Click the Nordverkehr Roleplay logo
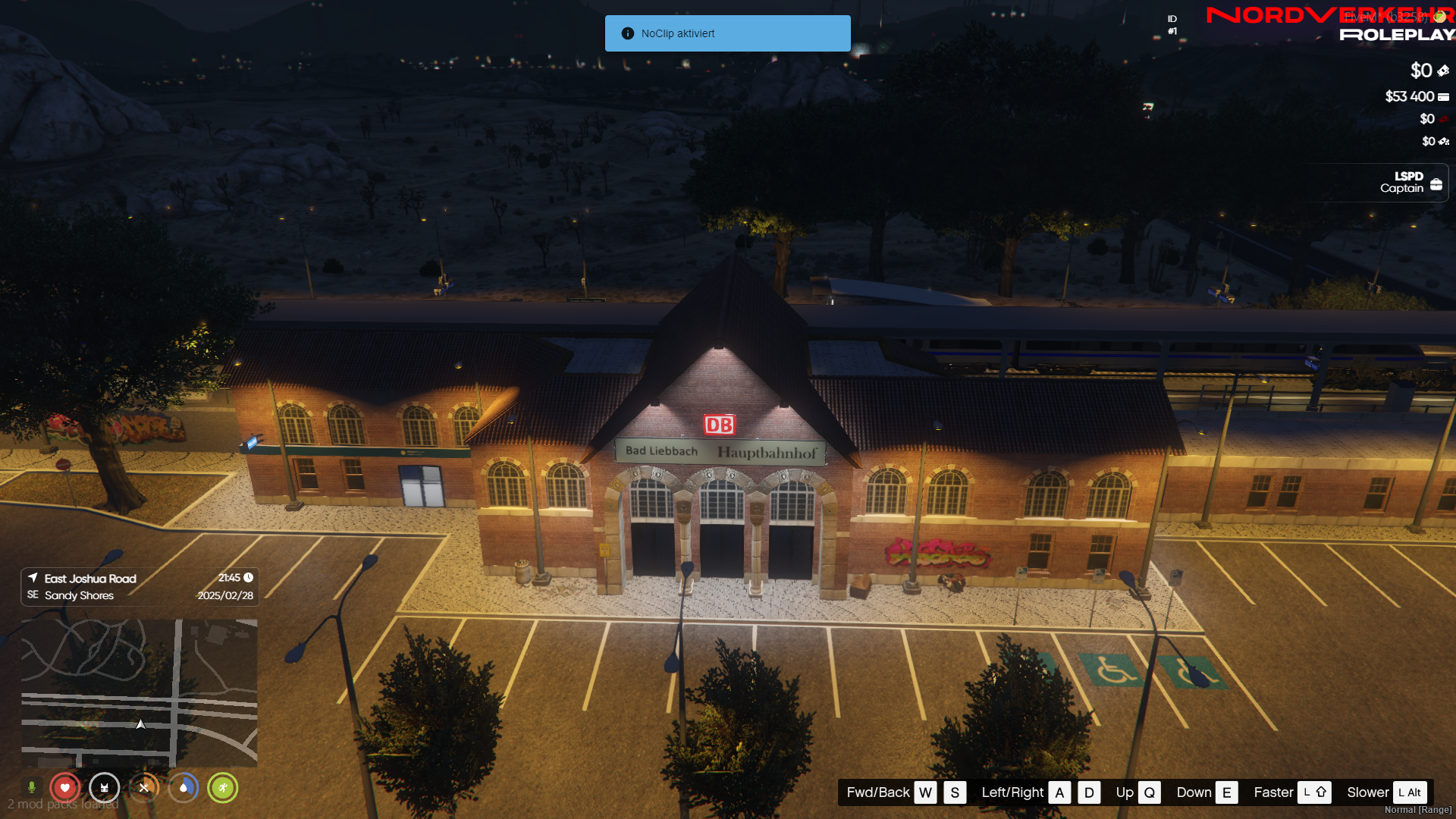The width and height of the screenshot is (1456, 819). click(x=1329, y=24)
